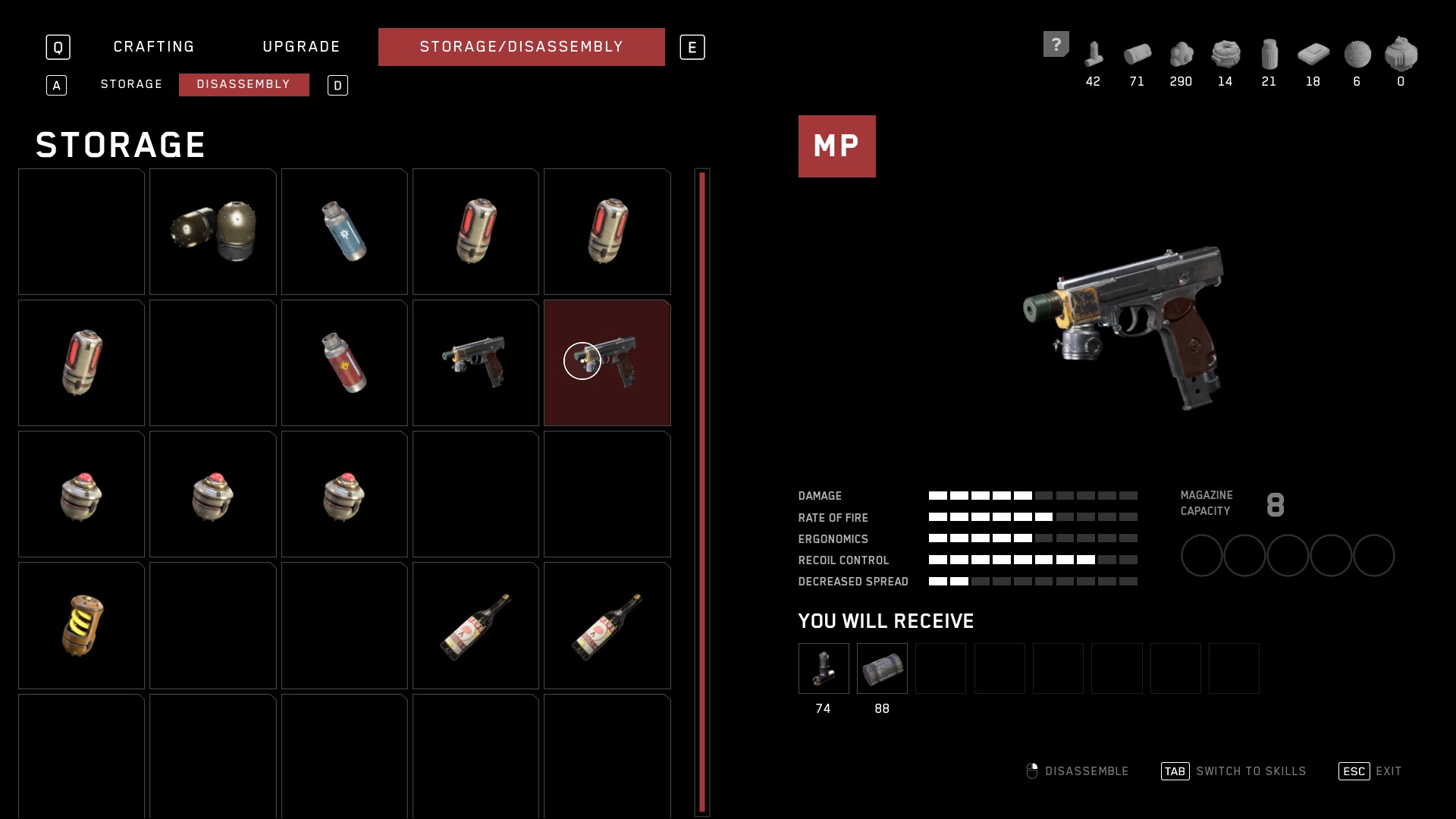
Task: Click the Disassemble prompt
Action: pos(1077,771)
